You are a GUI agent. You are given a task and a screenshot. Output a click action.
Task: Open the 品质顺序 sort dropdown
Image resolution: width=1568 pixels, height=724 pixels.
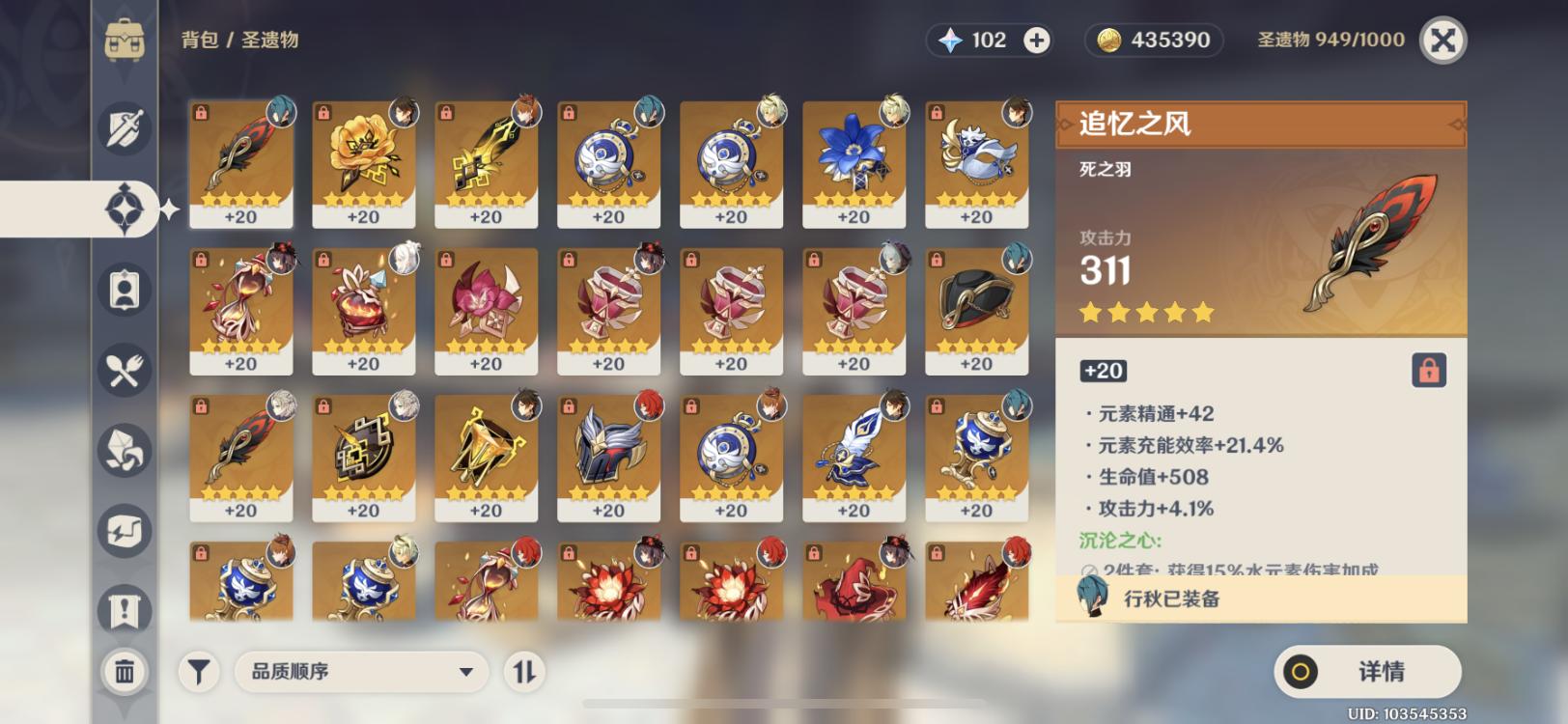click(362, 671)
